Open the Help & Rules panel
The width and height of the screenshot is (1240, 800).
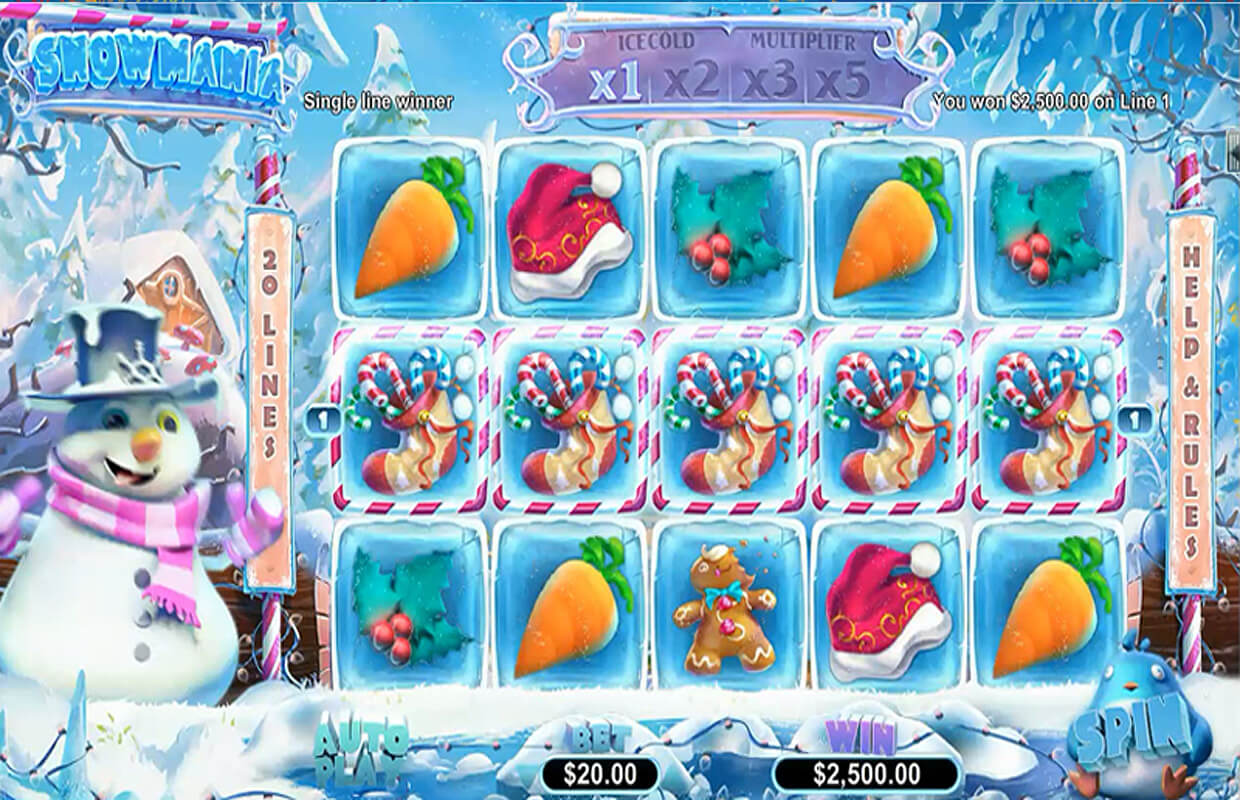(x=1191, y=400)
